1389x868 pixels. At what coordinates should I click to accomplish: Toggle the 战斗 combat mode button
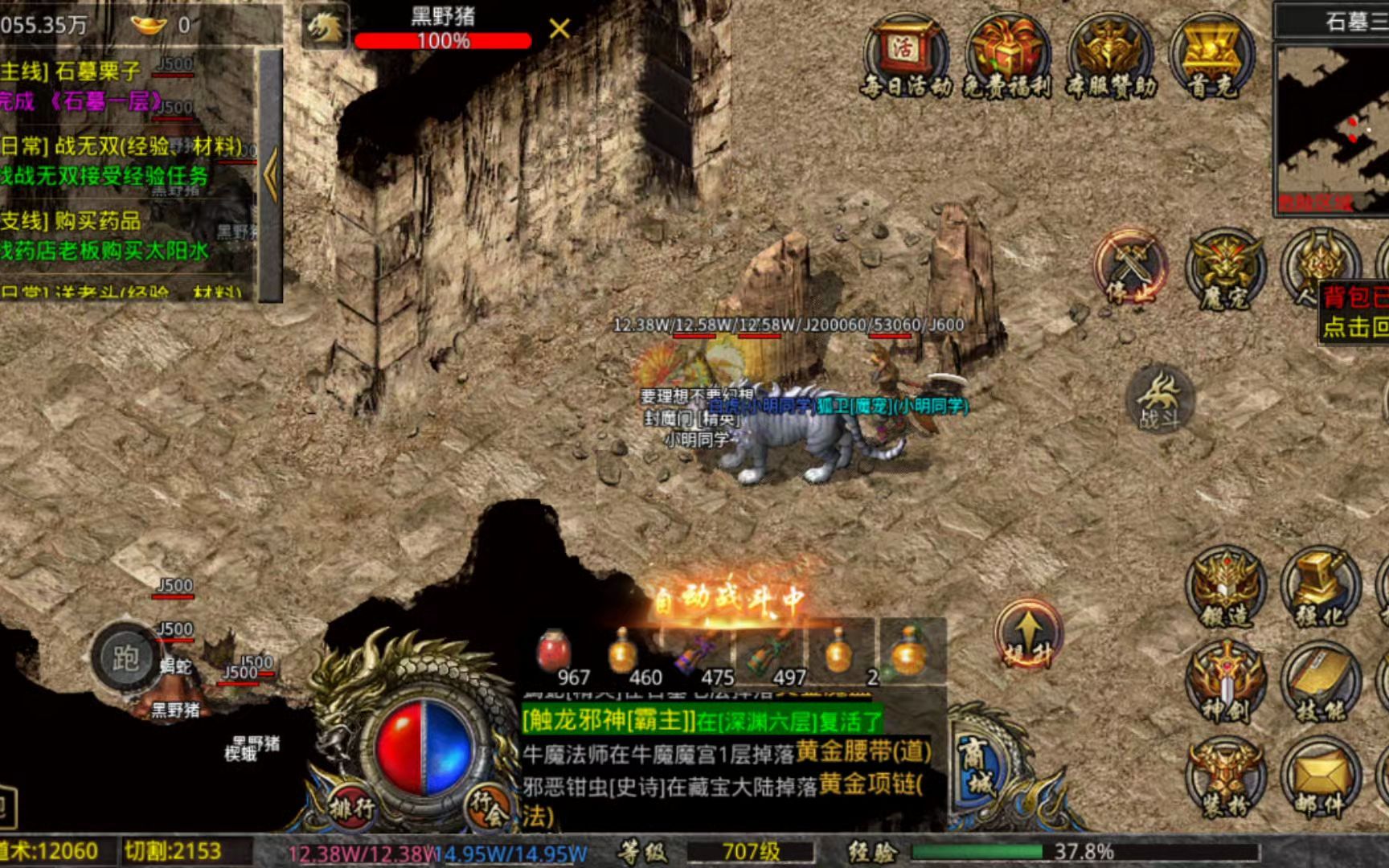click(x=1160, y=401)
